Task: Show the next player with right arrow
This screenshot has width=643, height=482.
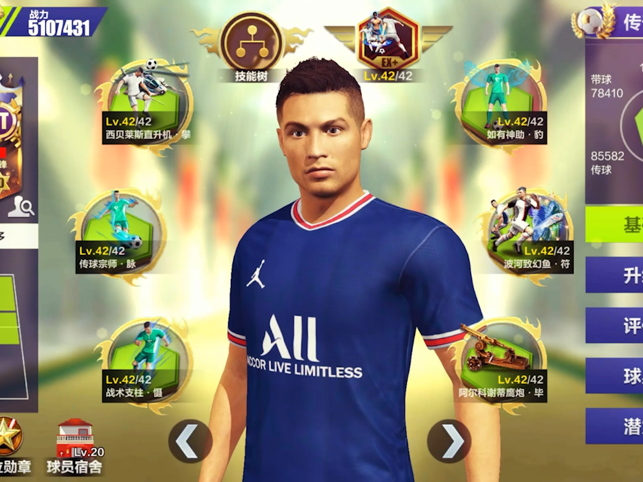Action: point(453,440)
